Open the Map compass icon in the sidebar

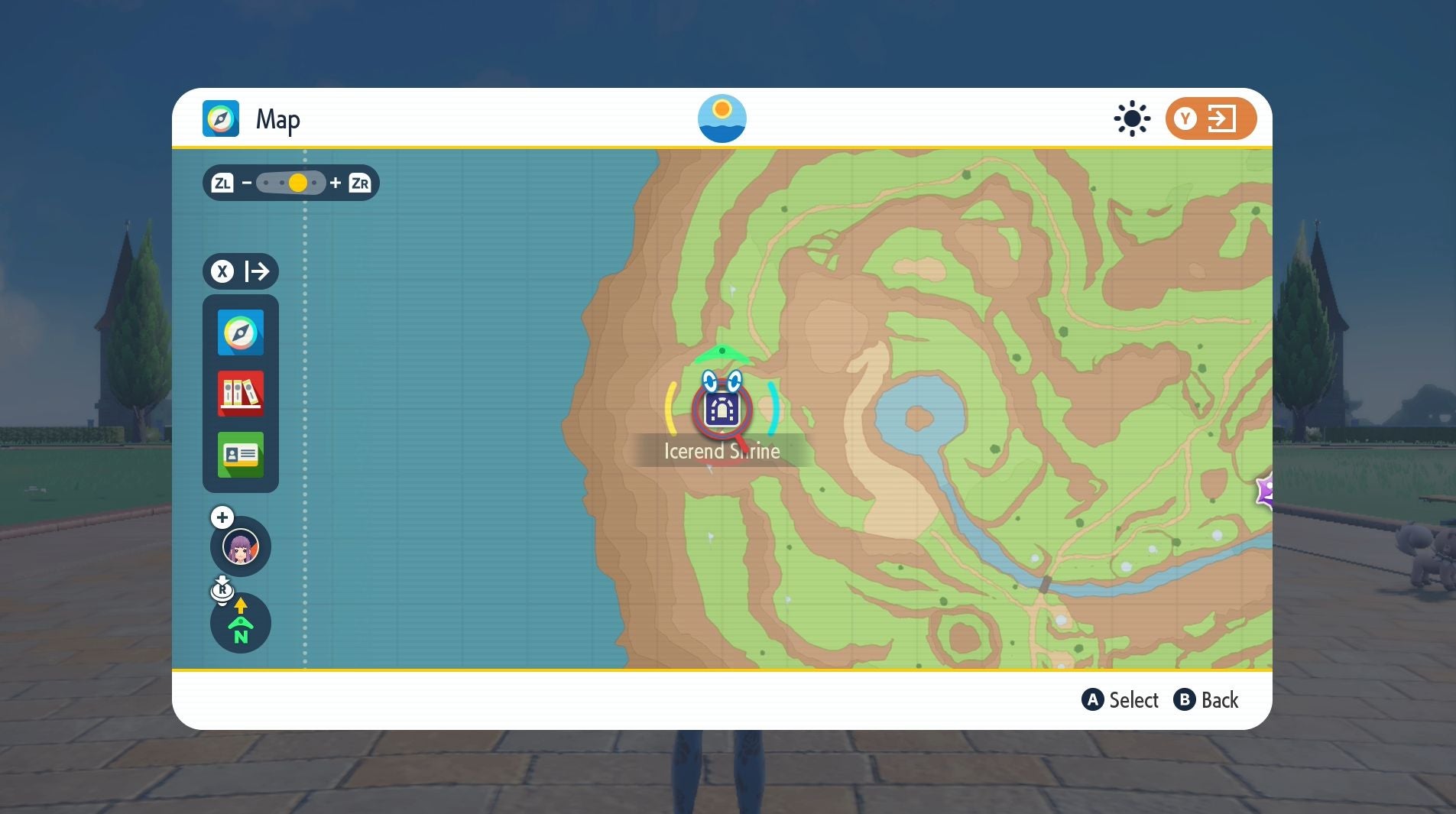240,332
